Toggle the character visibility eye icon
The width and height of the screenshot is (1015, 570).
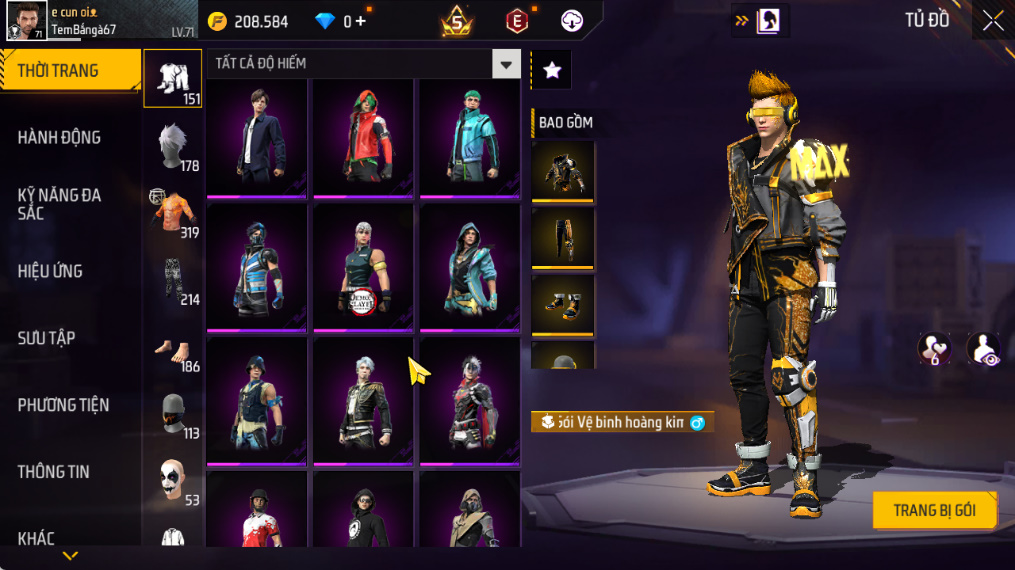983,349
